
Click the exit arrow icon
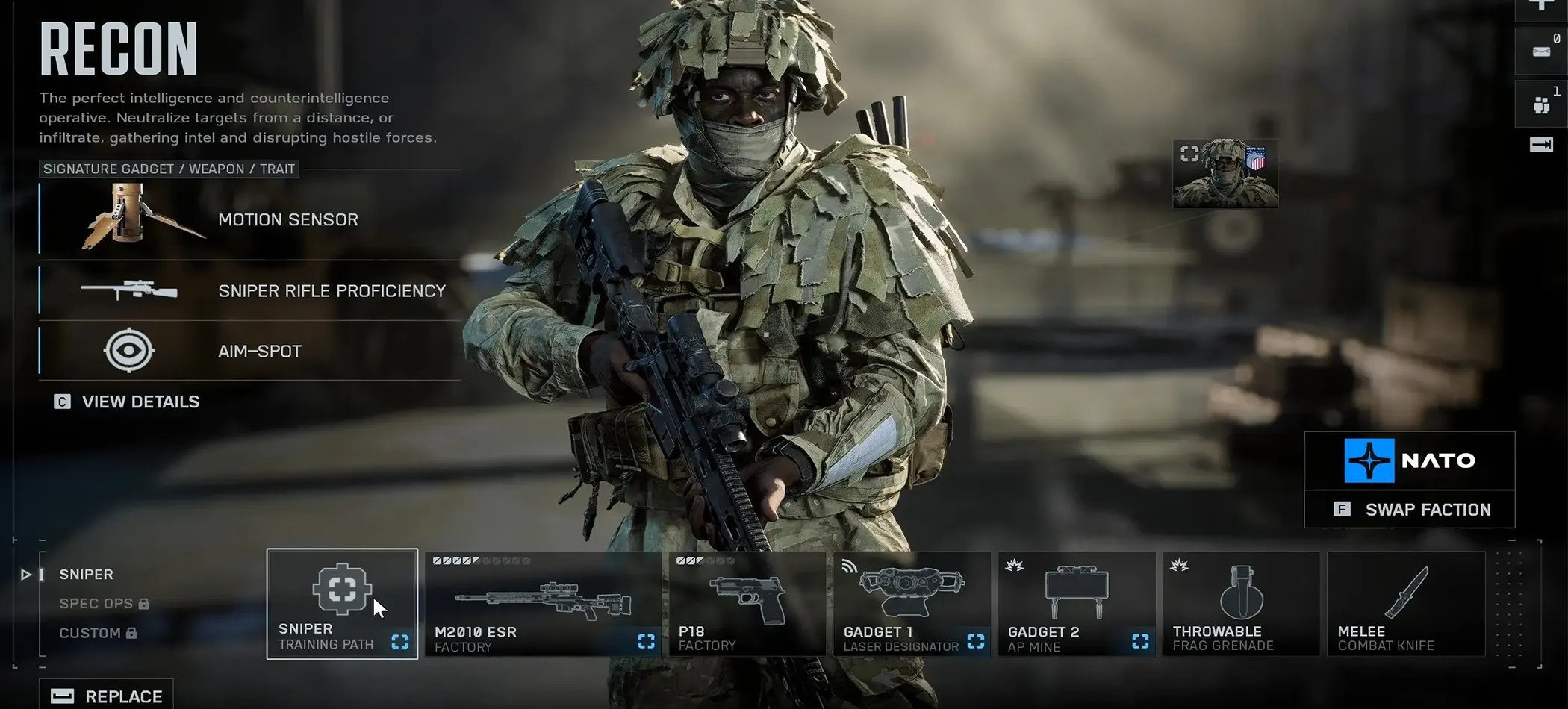click(1540, 145)
